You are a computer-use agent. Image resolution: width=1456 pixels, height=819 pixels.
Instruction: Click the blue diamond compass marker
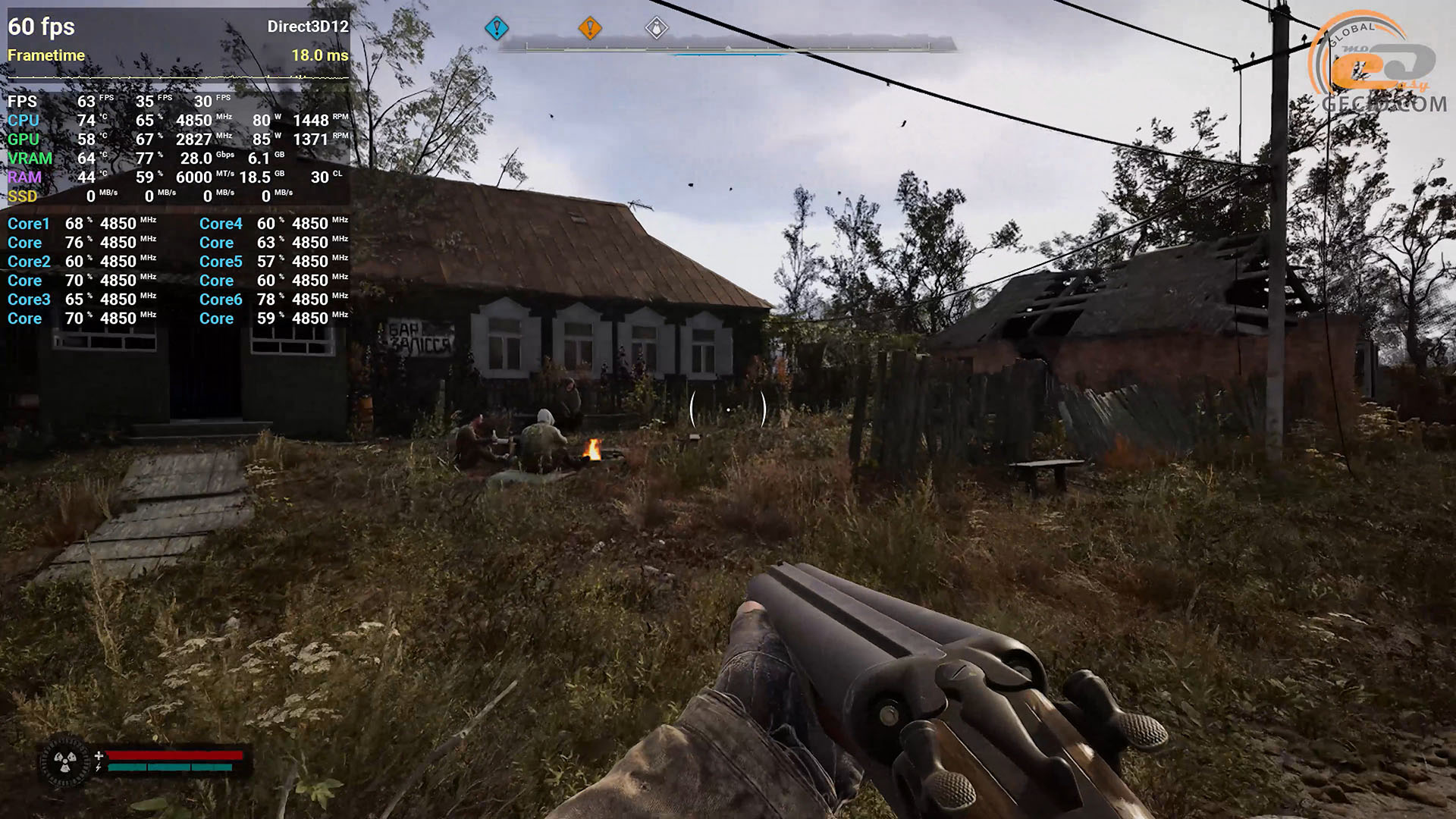tap(497, 29)
